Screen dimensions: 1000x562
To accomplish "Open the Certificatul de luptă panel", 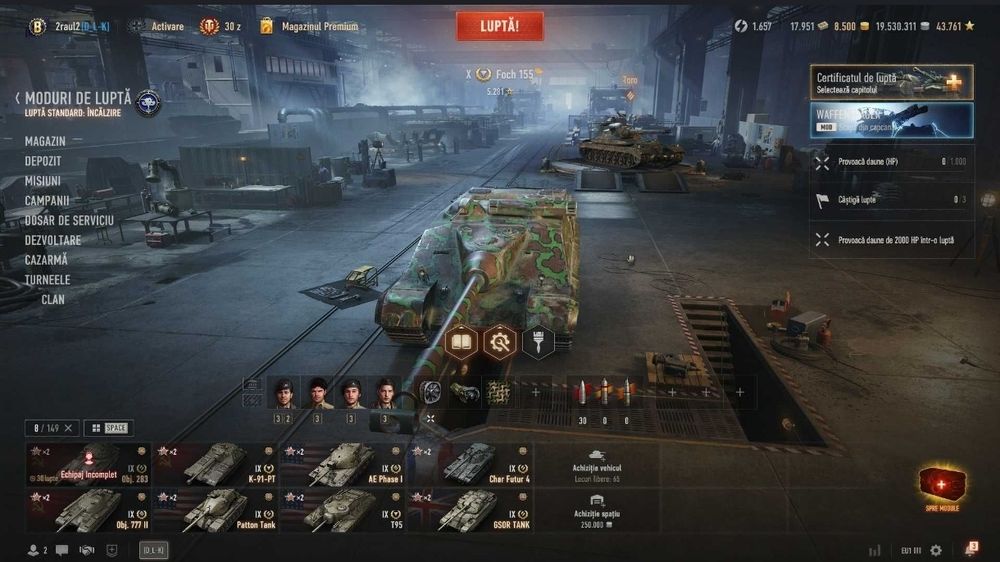I will pos(890,82).
